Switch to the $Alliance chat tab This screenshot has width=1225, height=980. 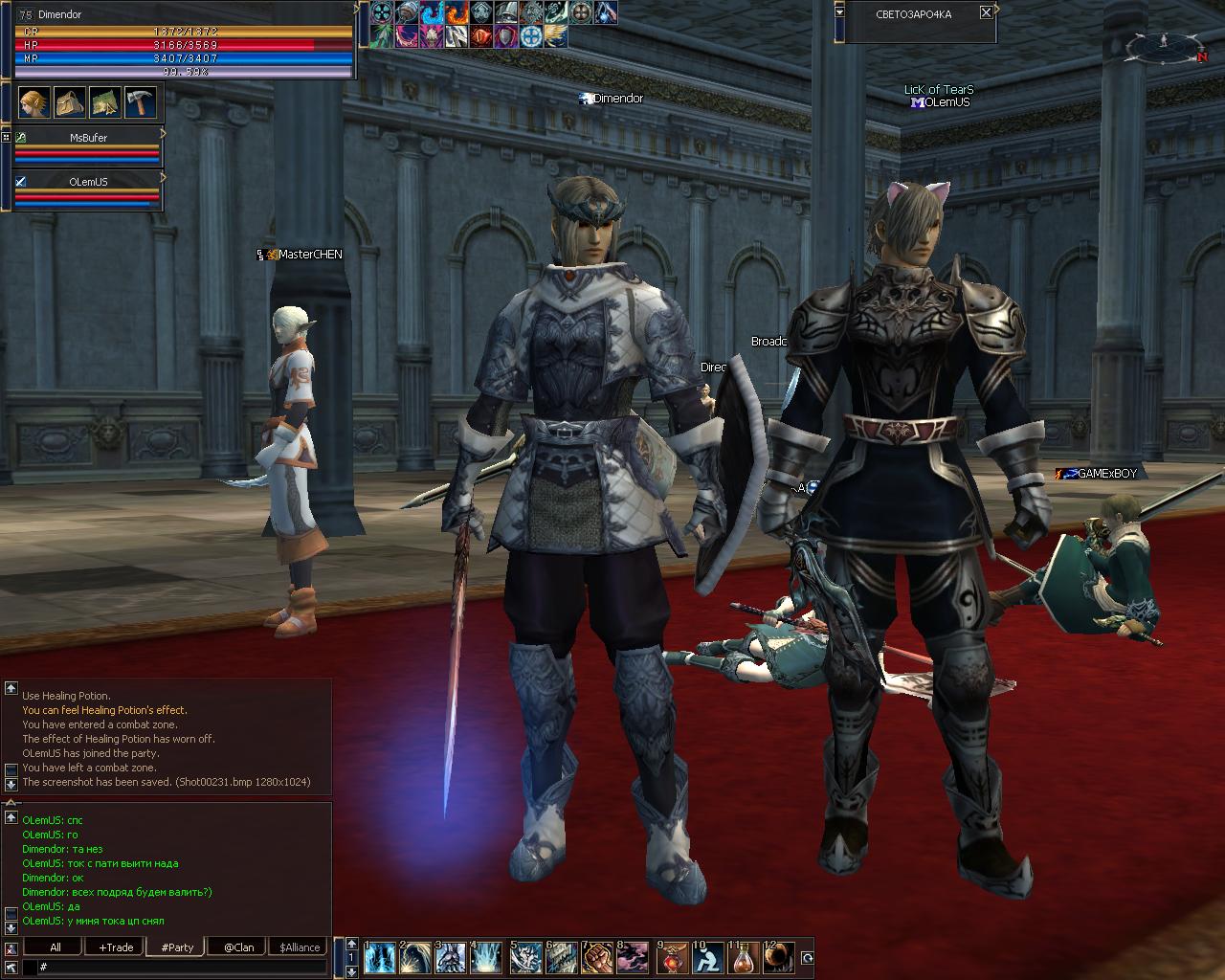[300, 947]
